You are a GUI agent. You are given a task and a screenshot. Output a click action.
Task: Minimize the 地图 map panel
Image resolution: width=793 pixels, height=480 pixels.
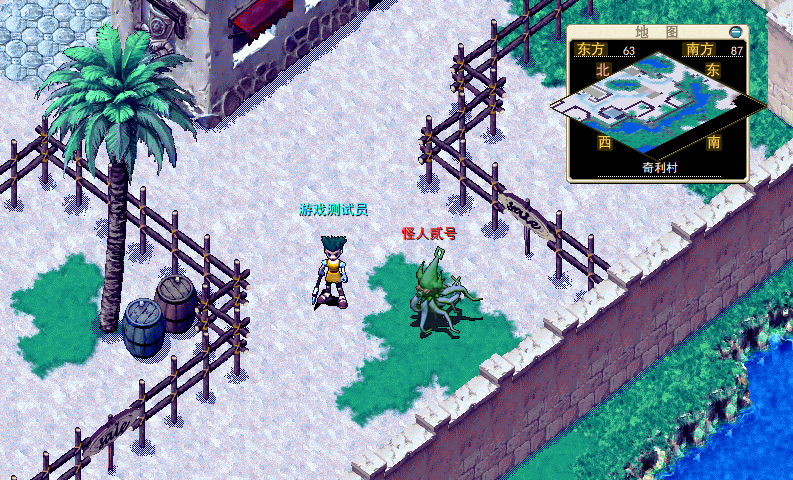[x=736, y=32]
